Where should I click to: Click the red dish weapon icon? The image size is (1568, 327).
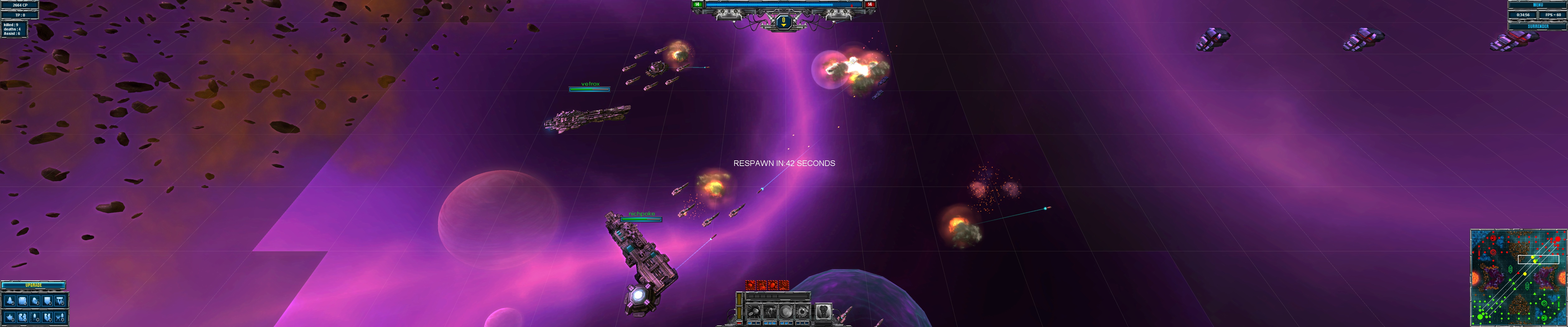[784, 286]
